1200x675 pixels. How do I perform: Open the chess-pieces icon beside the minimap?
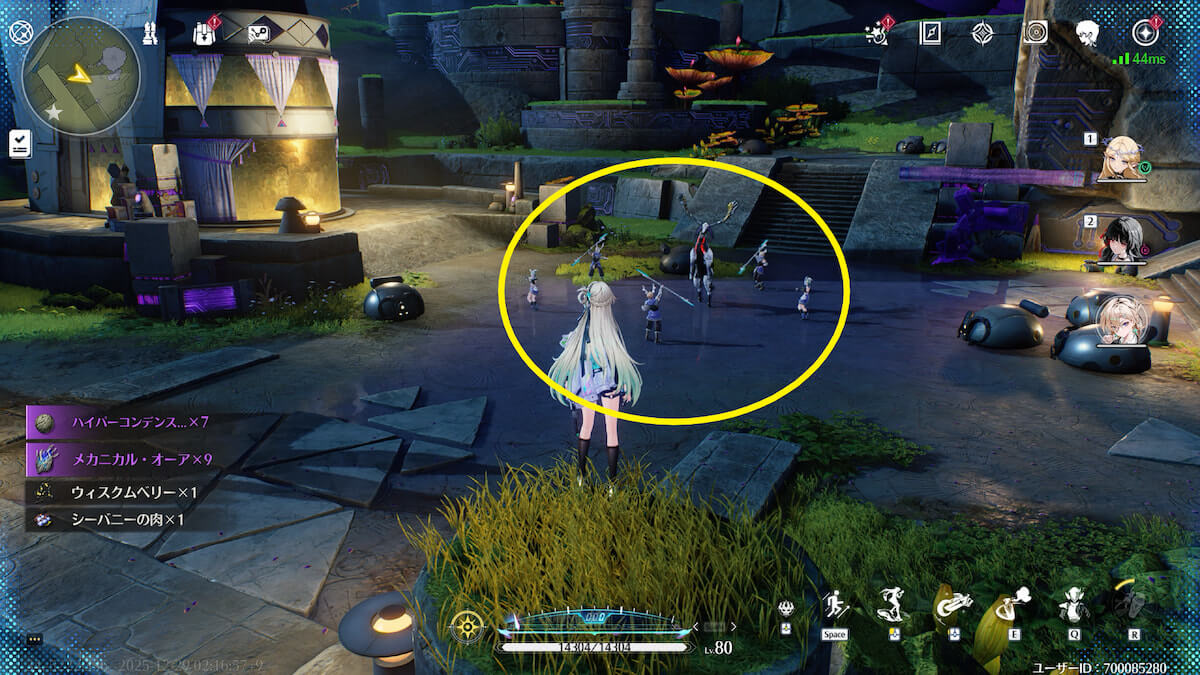(x=150, y=32)
